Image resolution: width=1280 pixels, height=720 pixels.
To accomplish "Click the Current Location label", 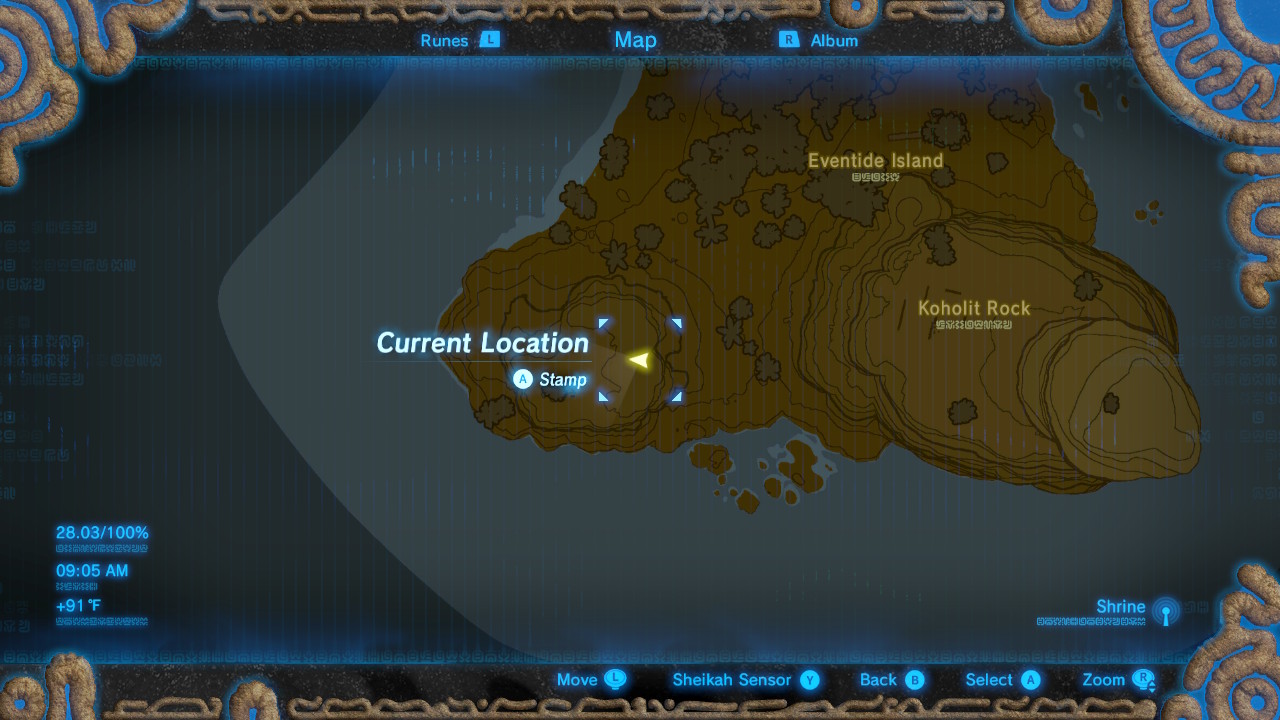I will (x=481, y=343).
